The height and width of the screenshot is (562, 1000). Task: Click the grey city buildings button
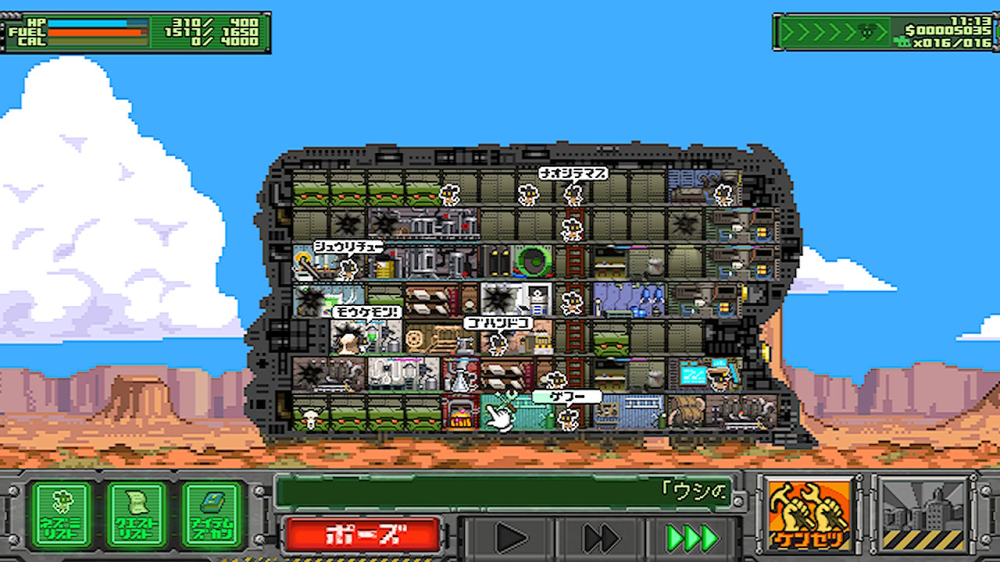pyautogui.click(x=925, y=514)
